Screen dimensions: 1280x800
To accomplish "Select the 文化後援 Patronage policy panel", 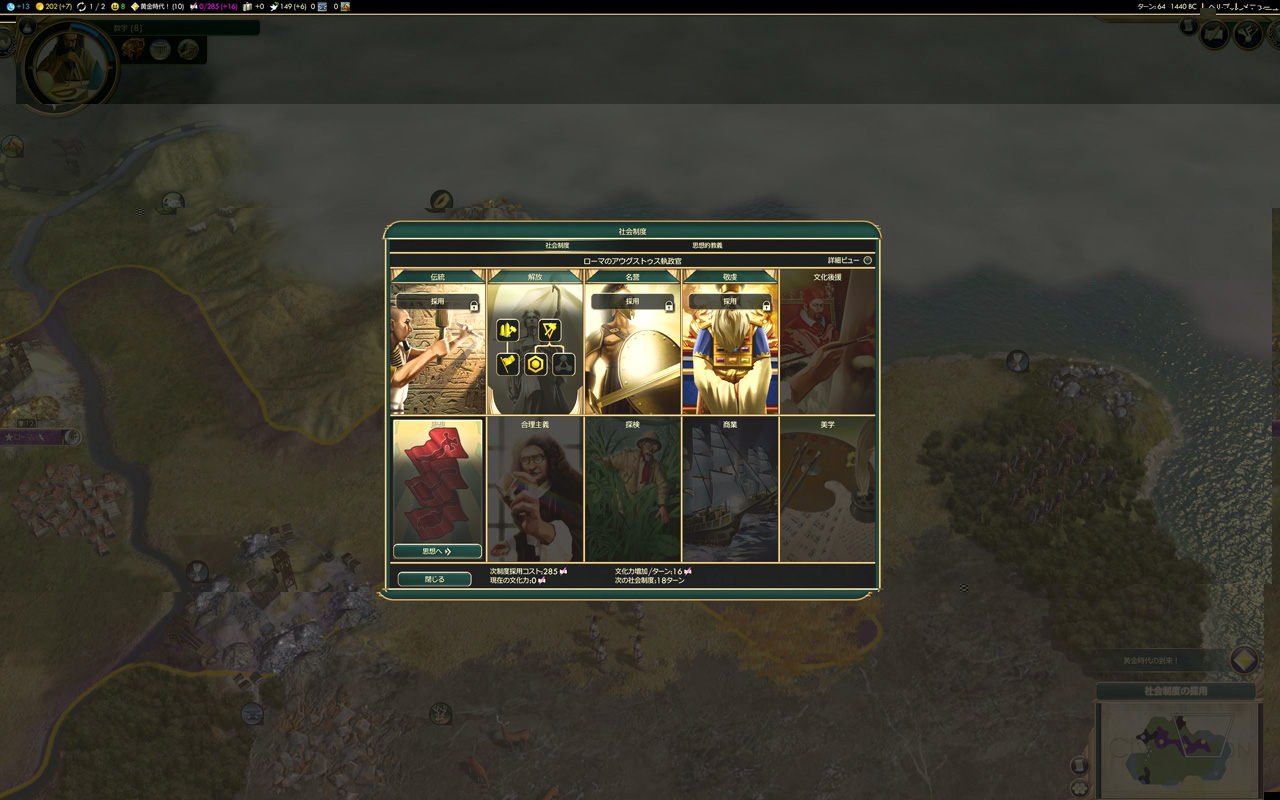I will pyautogui.click(x=827, y=345).
